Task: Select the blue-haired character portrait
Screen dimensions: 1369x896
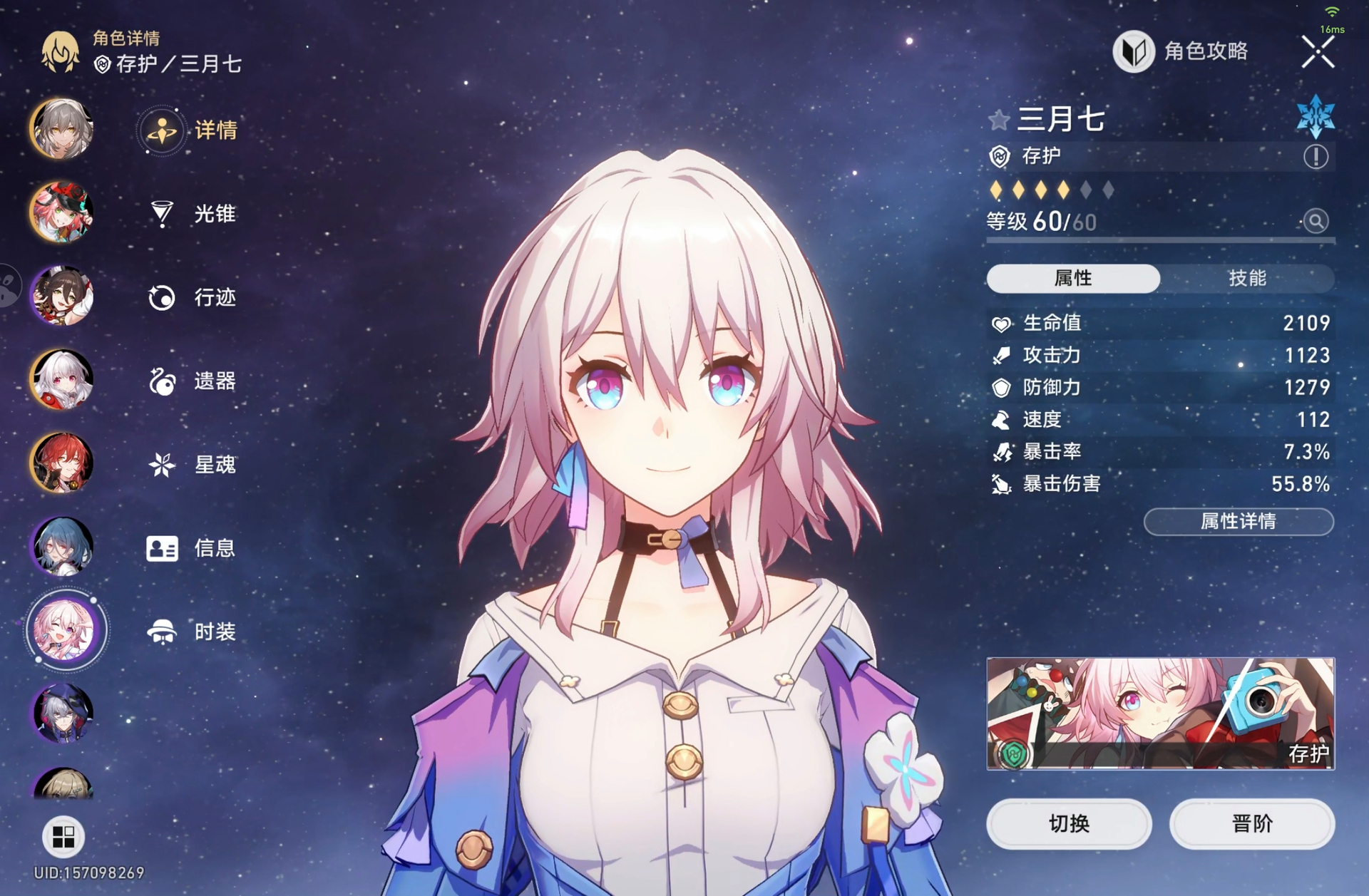Action: pos(62,547)
